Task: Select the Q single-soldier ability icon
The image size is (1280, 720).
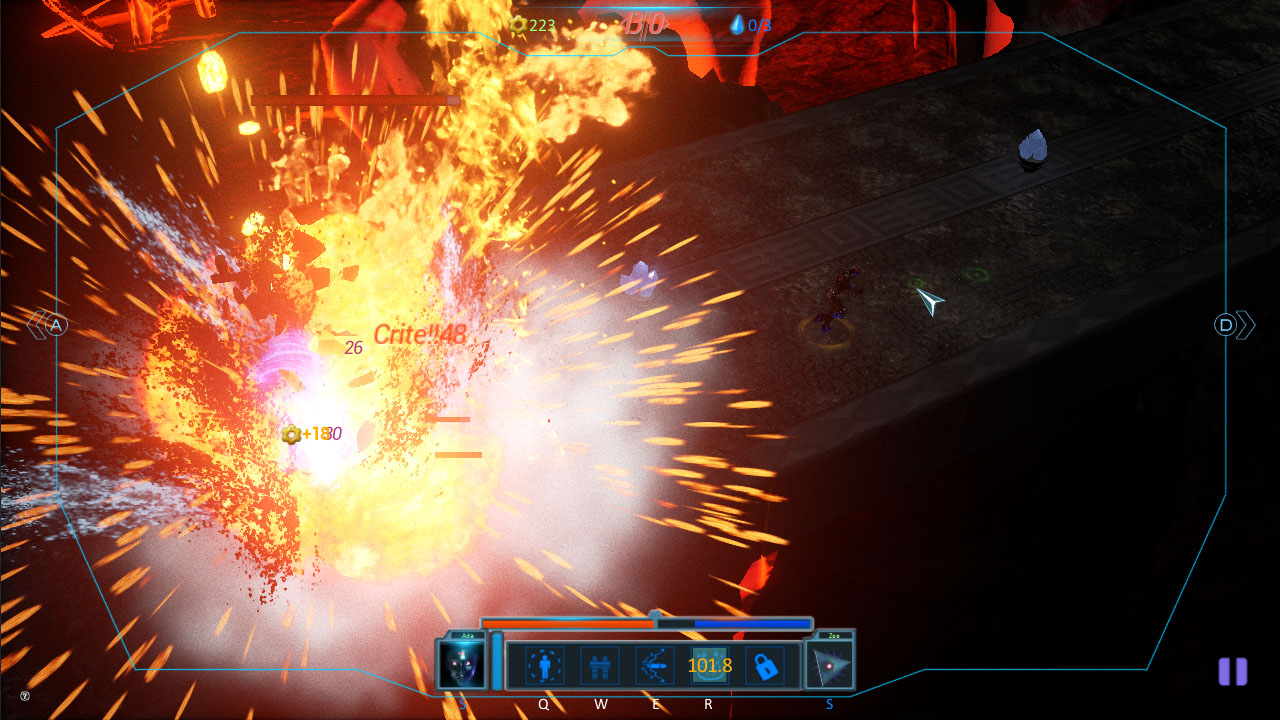Action: [x=544, y=666]
